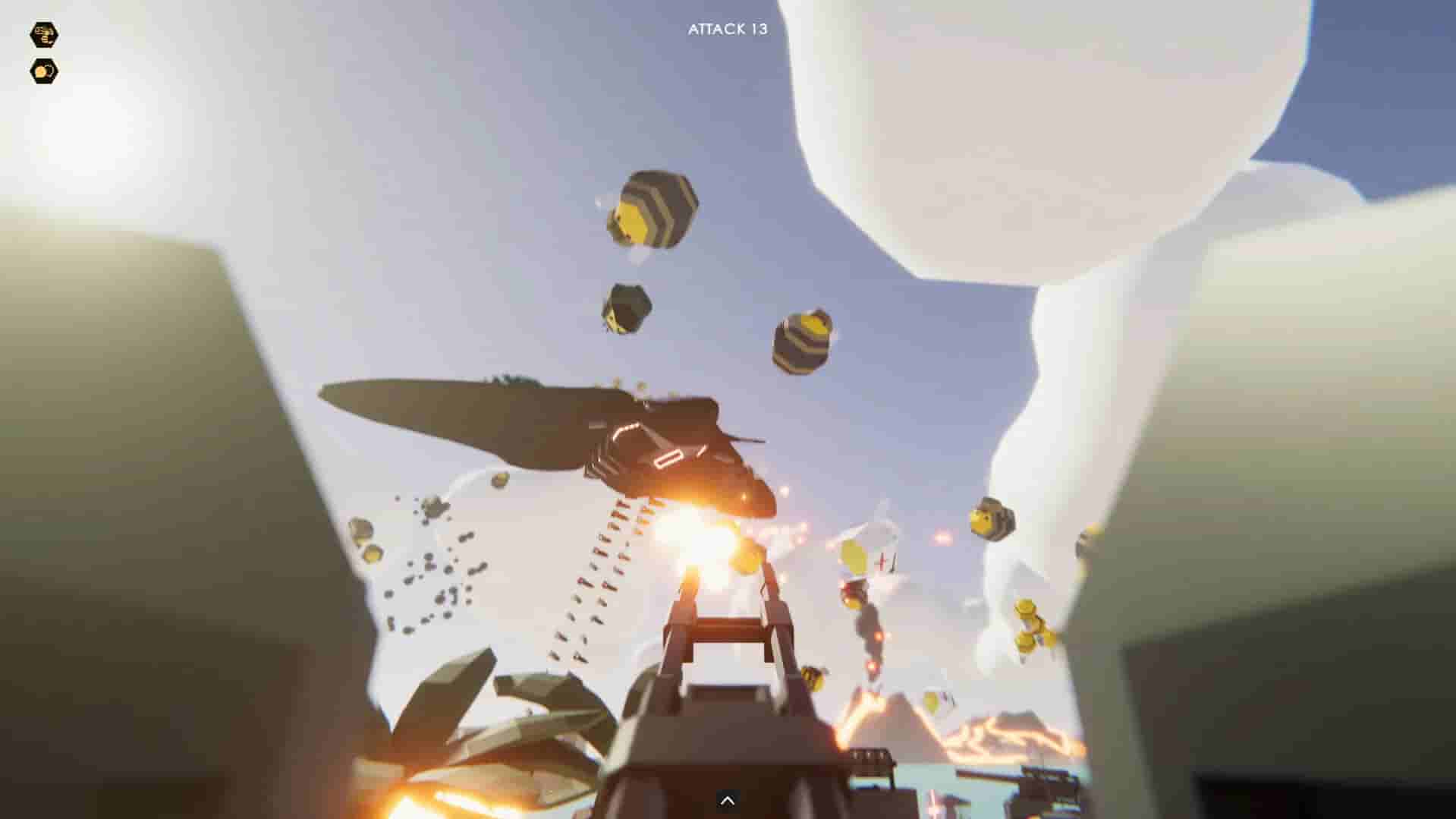
Task: Open details under the ATTACK 13 header
Action: click(x=728, y=30)
